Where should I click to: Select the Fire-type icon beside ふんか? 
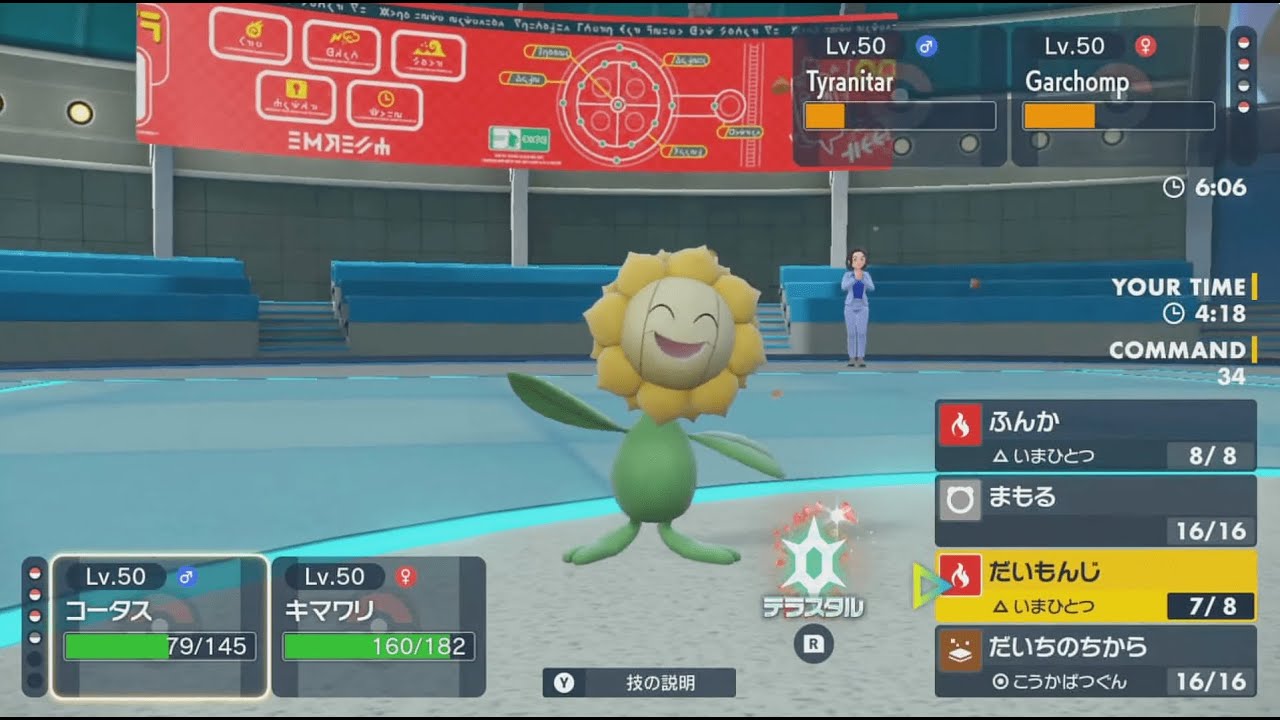pyautogui.click(x=958, y=422)
